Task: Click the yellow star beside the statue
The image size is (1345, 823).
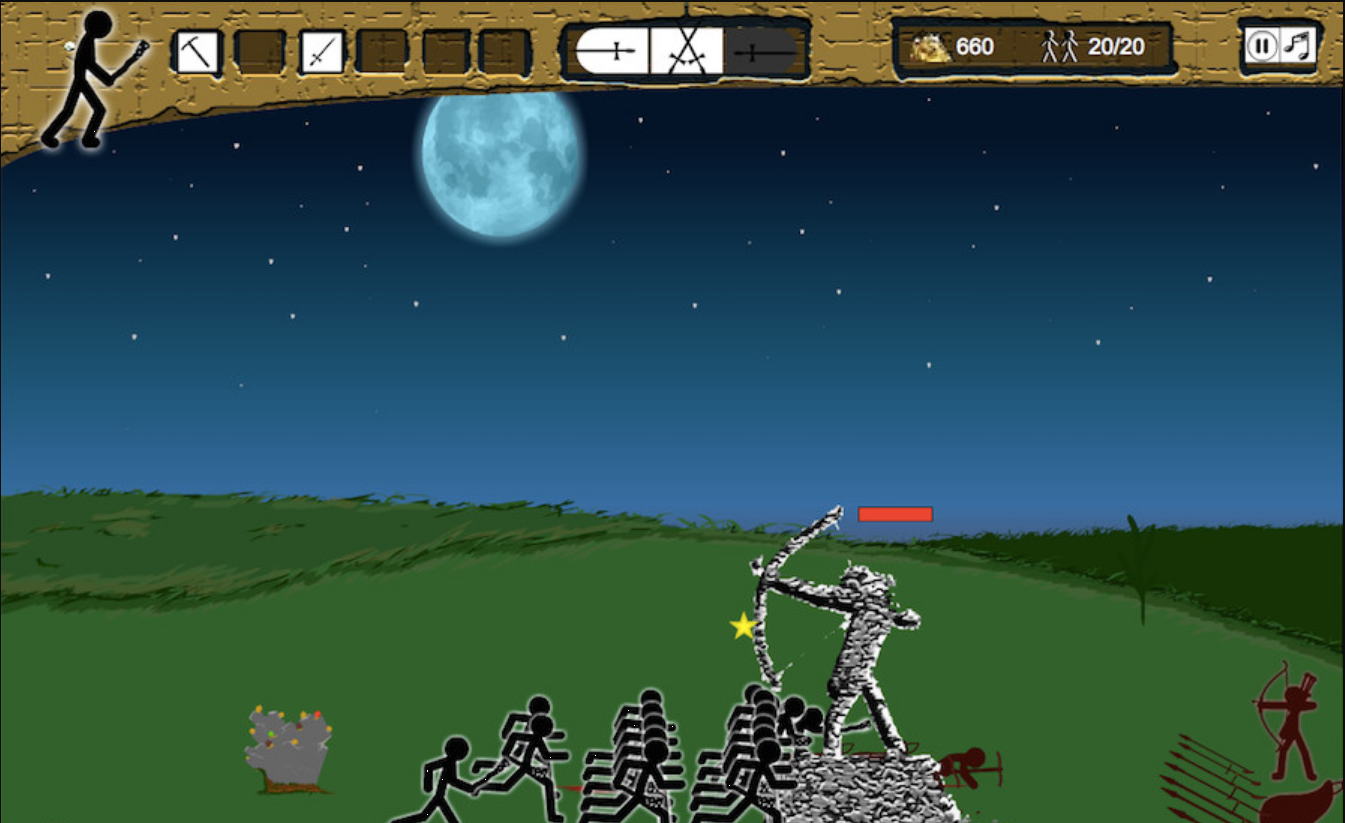Action: coord(742,626)
